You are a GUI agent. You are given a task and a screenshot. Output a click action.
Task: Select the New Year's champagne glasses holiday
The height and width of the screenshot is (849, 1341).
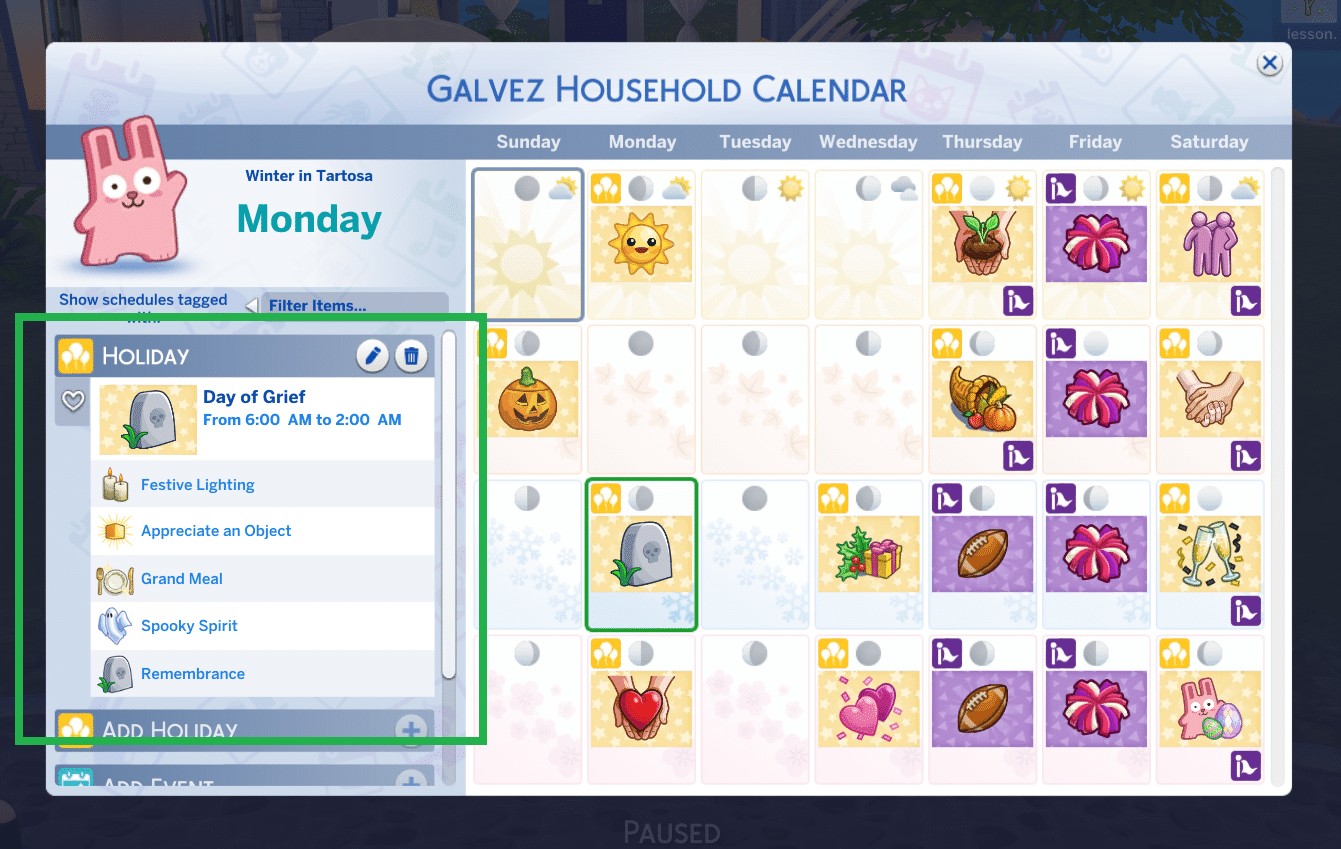click(1210, 555)
